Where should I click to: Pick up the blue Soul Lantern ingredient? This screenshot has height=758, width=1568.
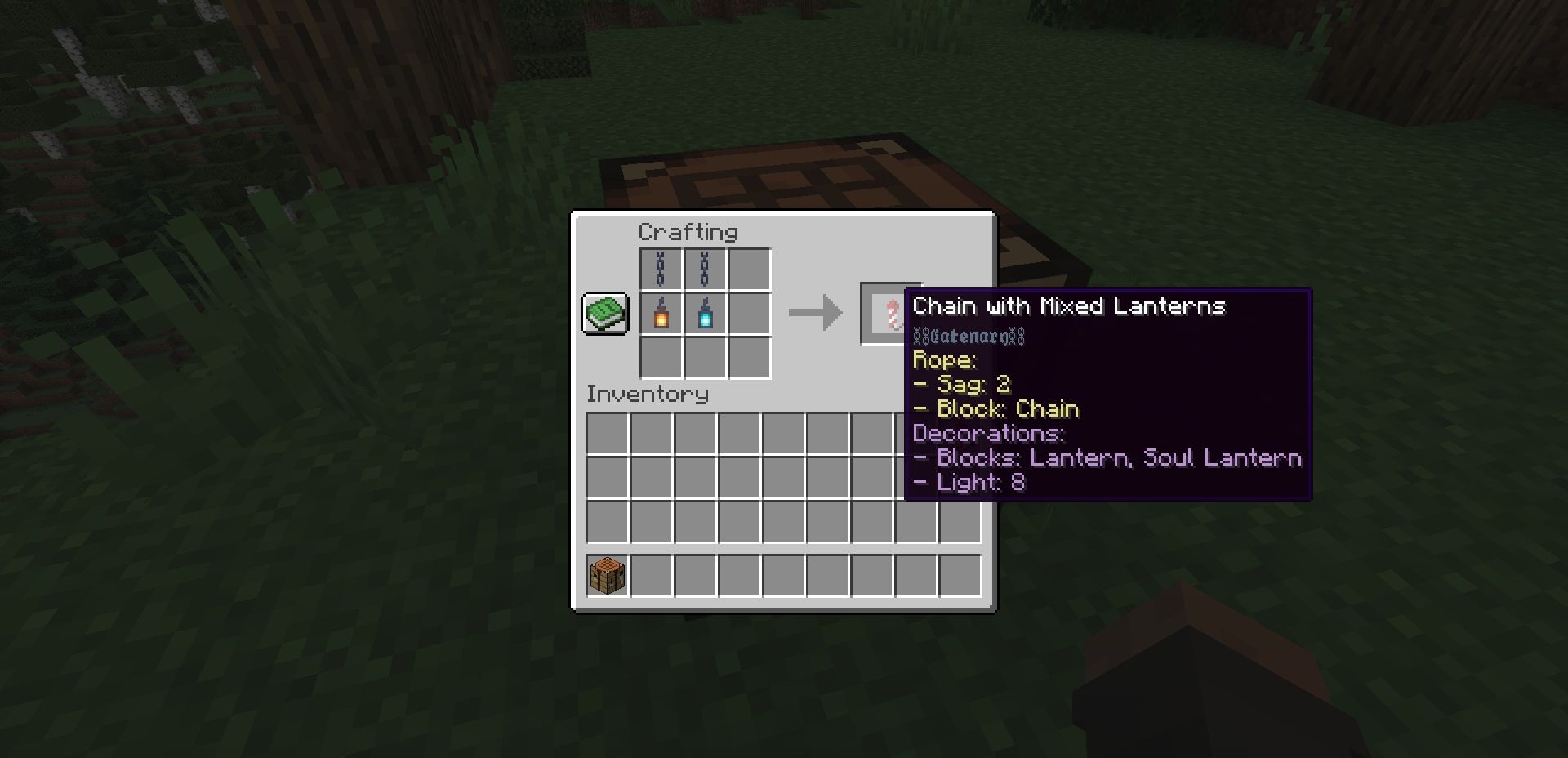pyautogui.click(x=705, y=313)
